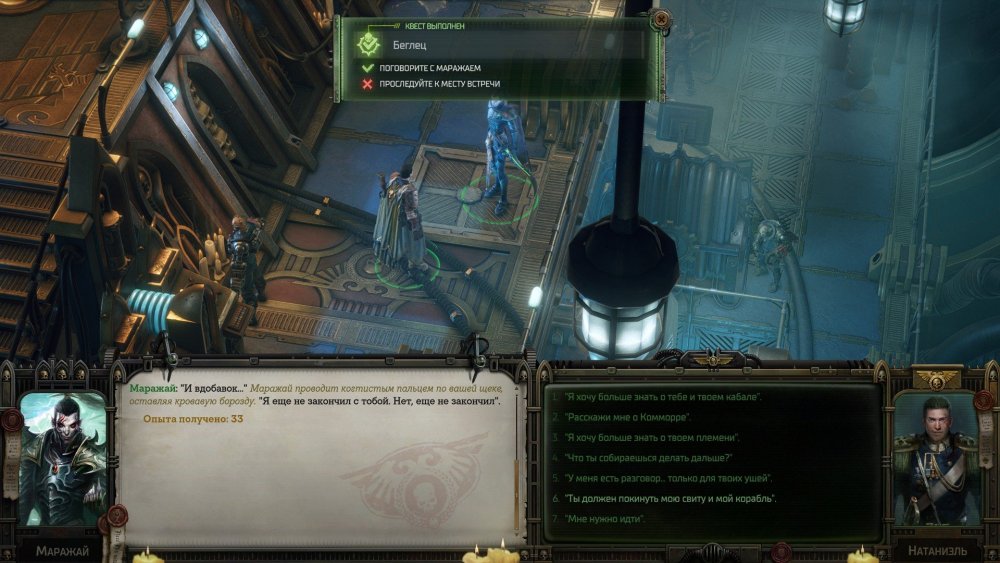Ask to know more about his tribe
Image resolution: width=1000 pixels, height=563 pixels.
(653, 437)
